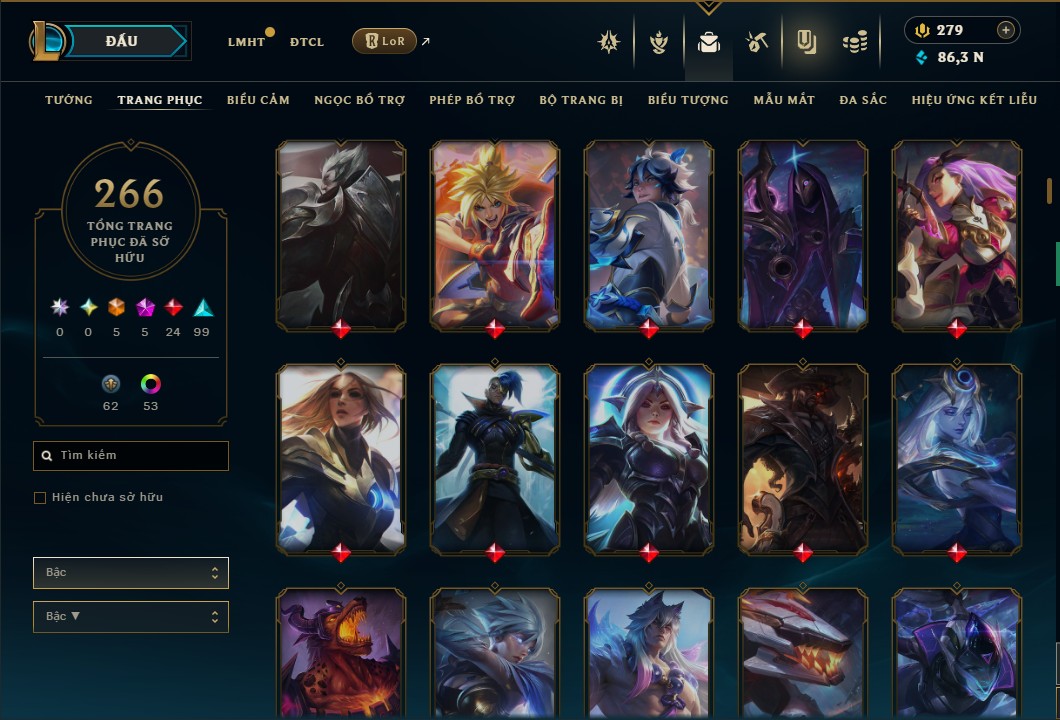Select the ĐA SẮC tab

click(x=863, y=100)
